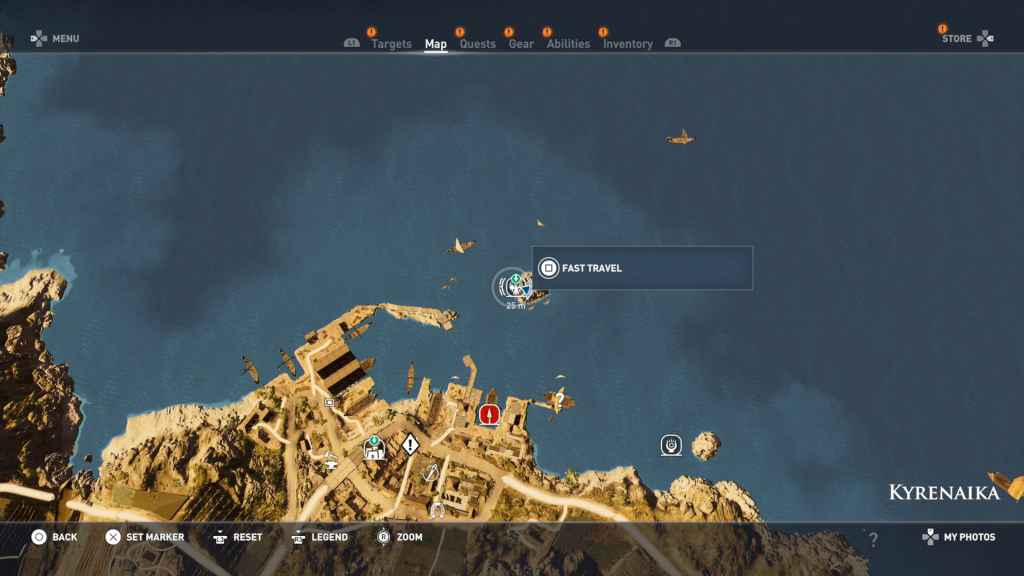Screen dimensions: 1024x576
Task: Select the highlighted marker labeled 25 m
Action: coord(513,288)
